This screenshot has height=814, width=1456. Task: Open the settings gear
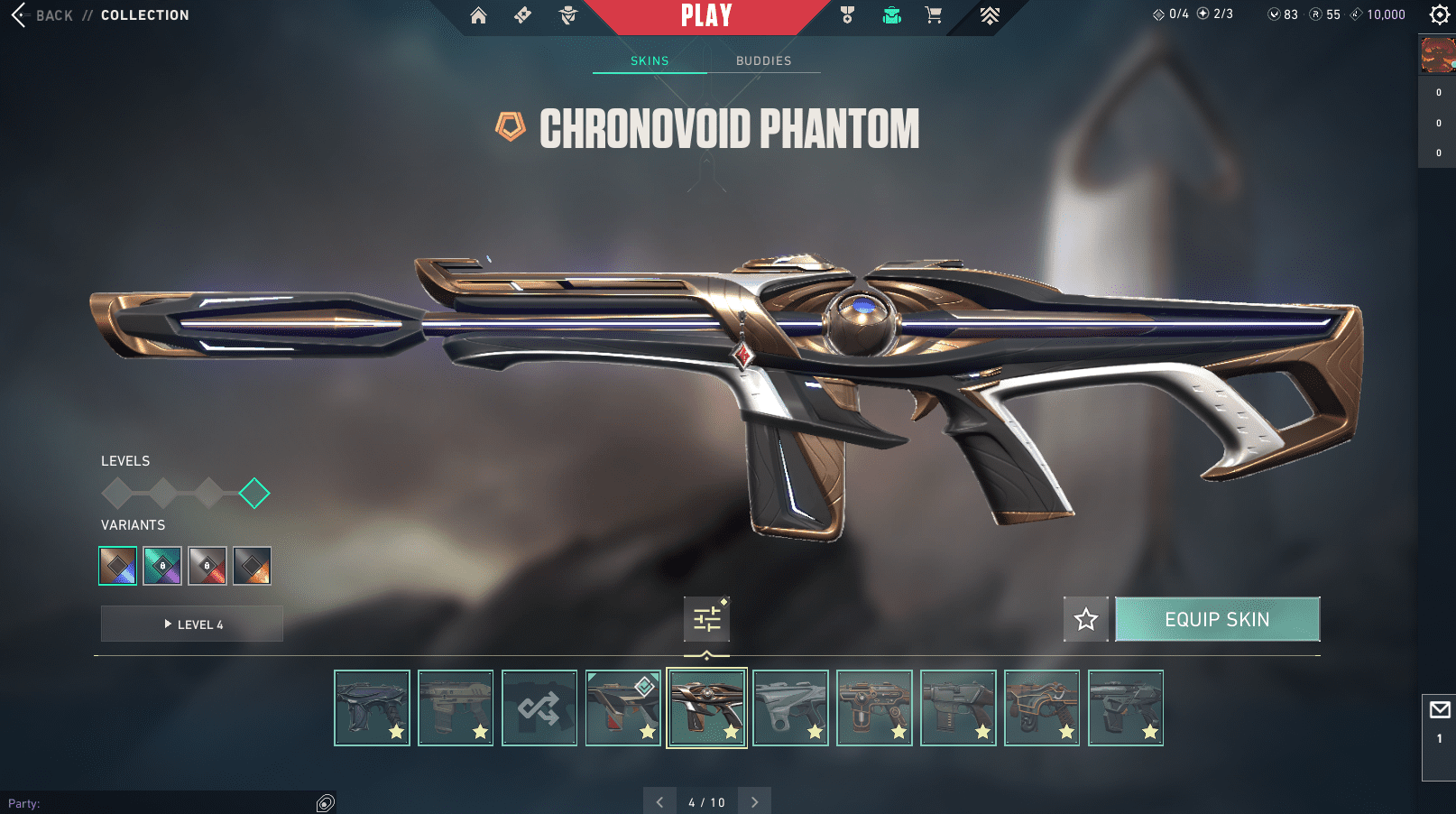1440,14
